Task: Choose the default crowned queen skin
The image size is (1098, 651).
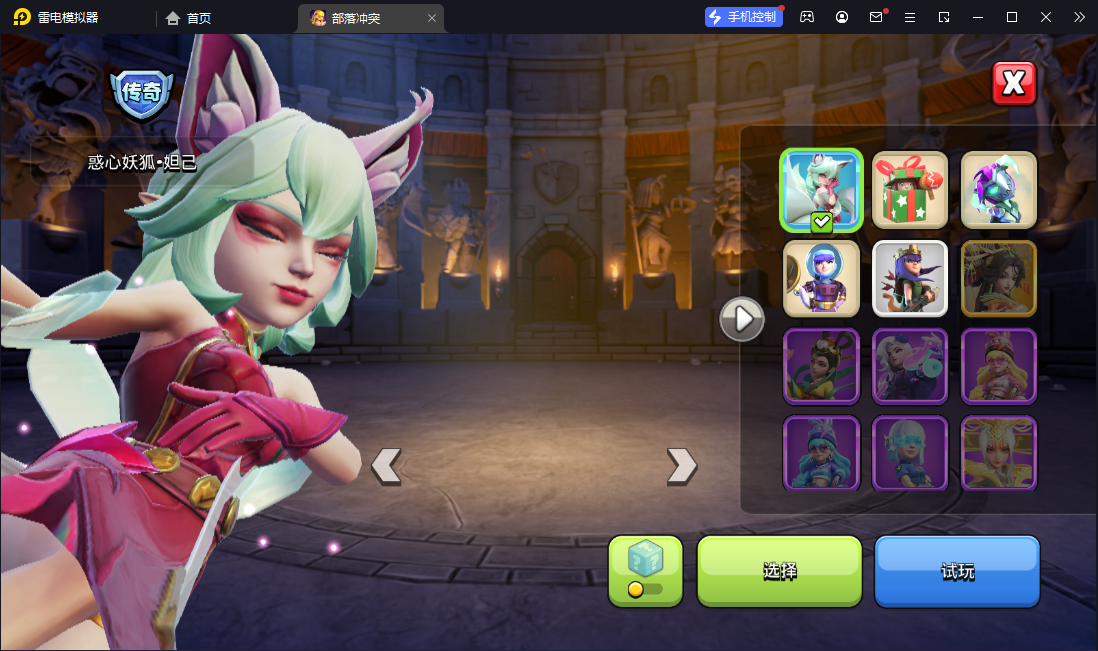Action: tap(910, 278)
